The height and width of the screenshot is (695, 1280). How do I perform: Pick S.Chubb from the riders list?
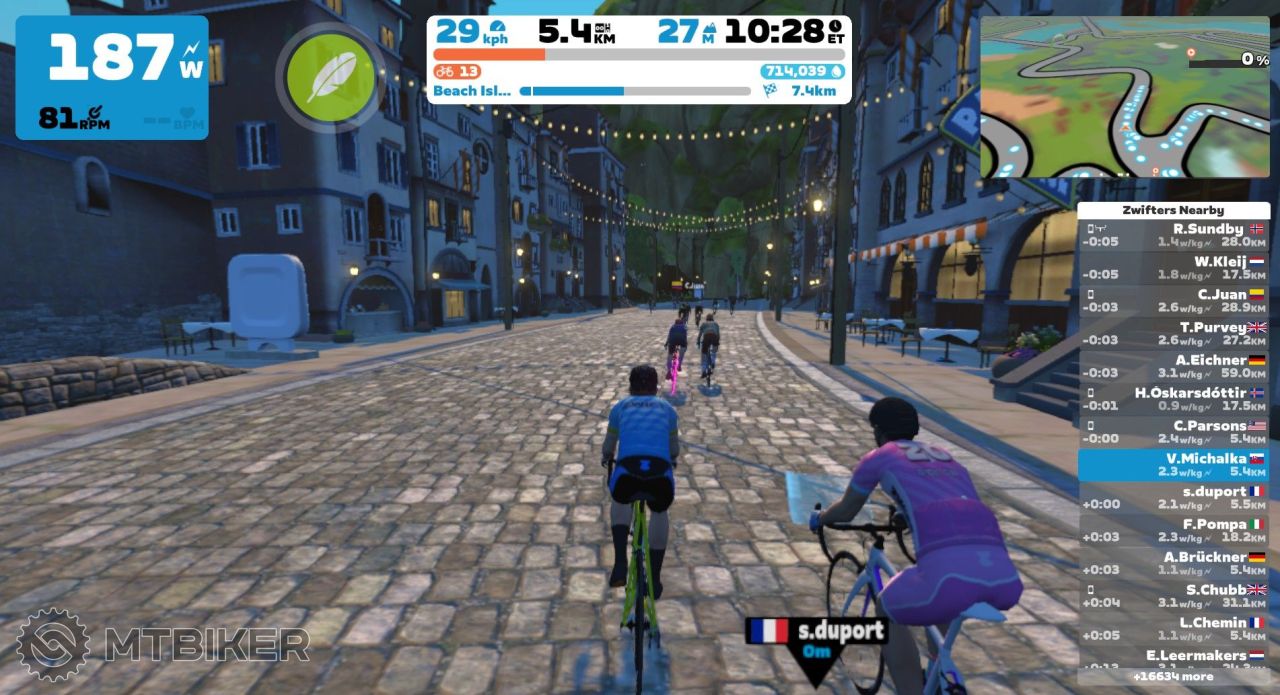1173,596
